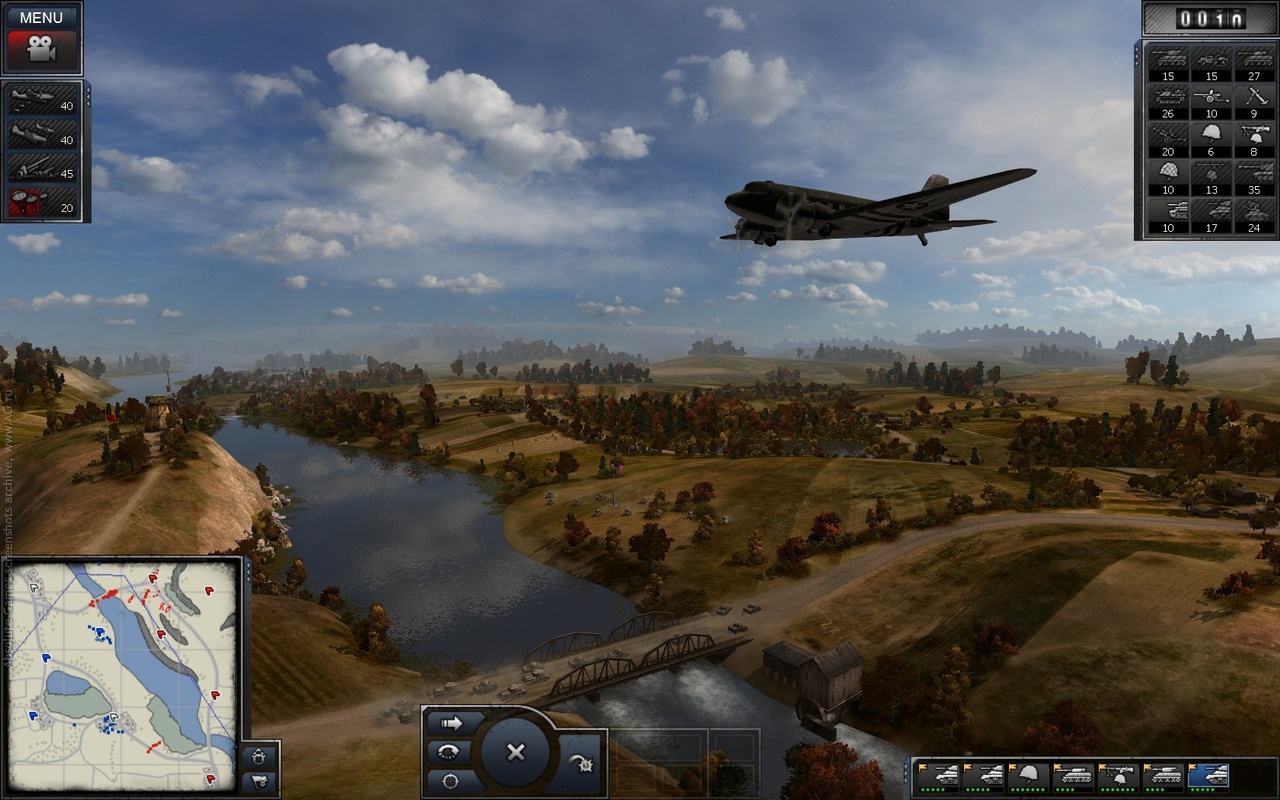Open the MENU button
This screenshot has height=800, width=1280.
tap(41, 17)
